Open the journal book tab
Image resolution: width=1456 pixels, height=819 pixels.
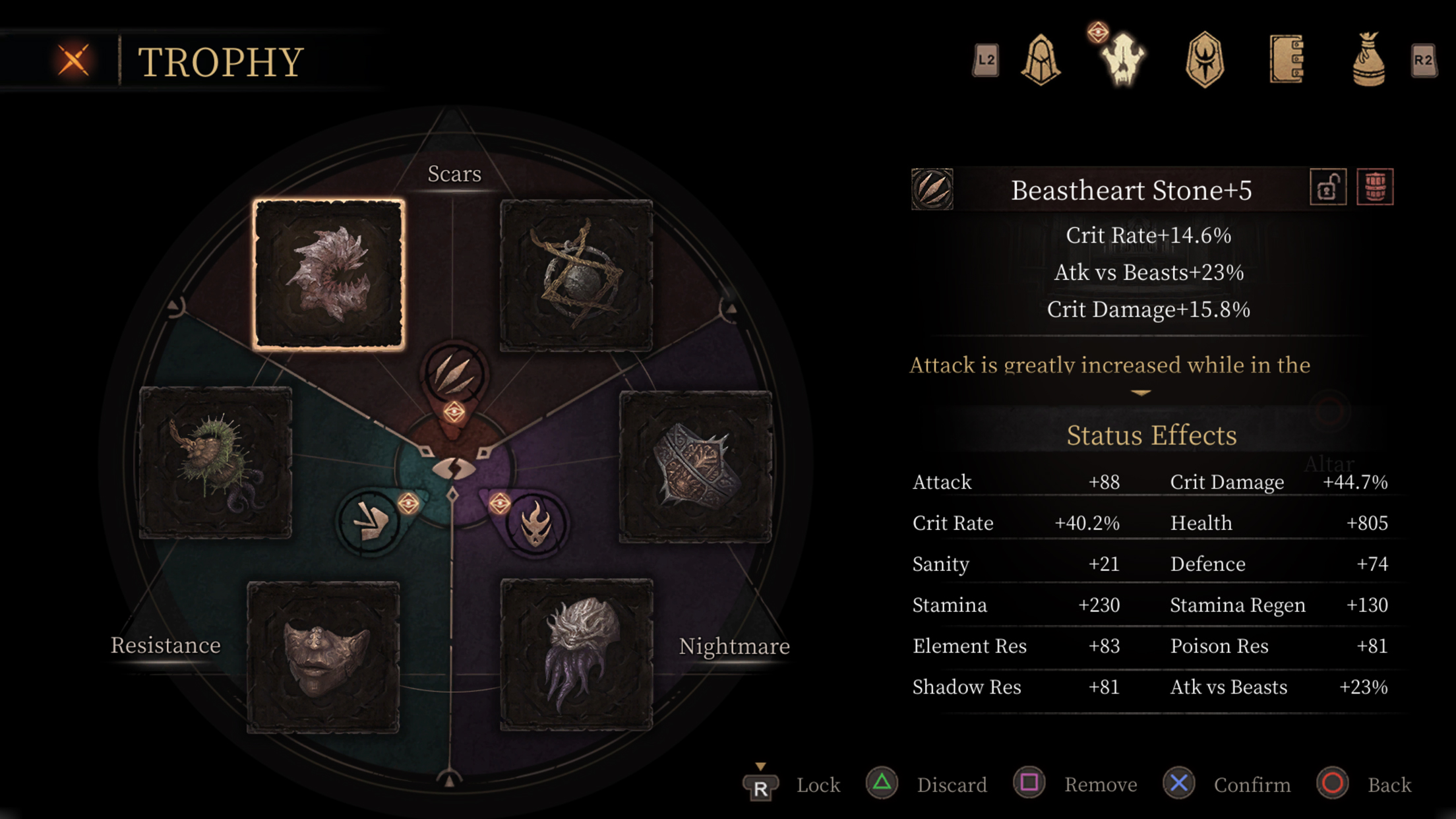click(x=1286, y=60)
